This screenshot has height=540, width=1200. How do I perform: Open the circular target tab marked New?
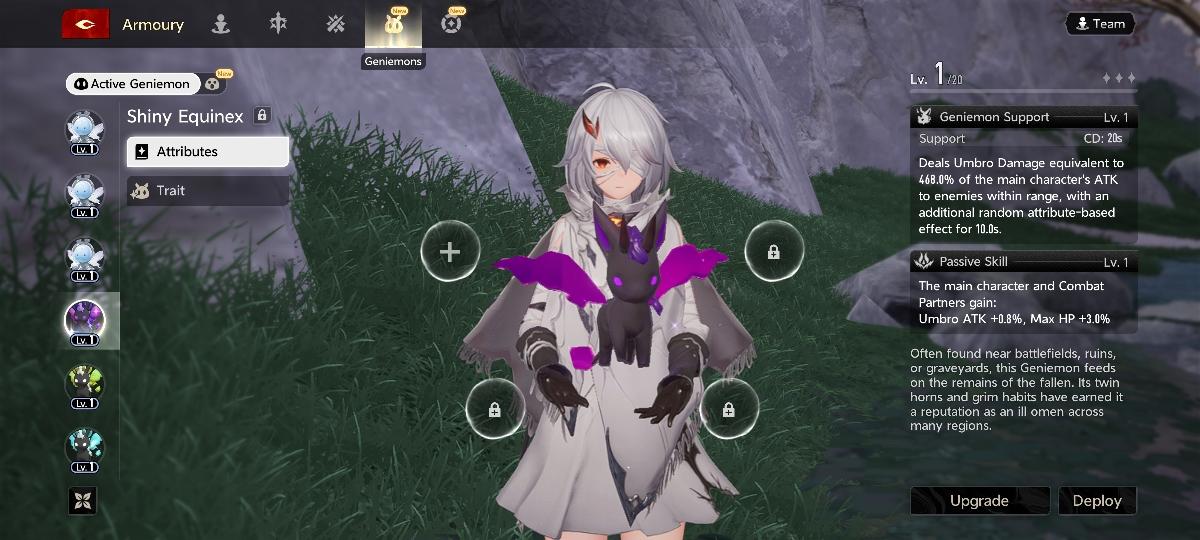tap(451, 24)
